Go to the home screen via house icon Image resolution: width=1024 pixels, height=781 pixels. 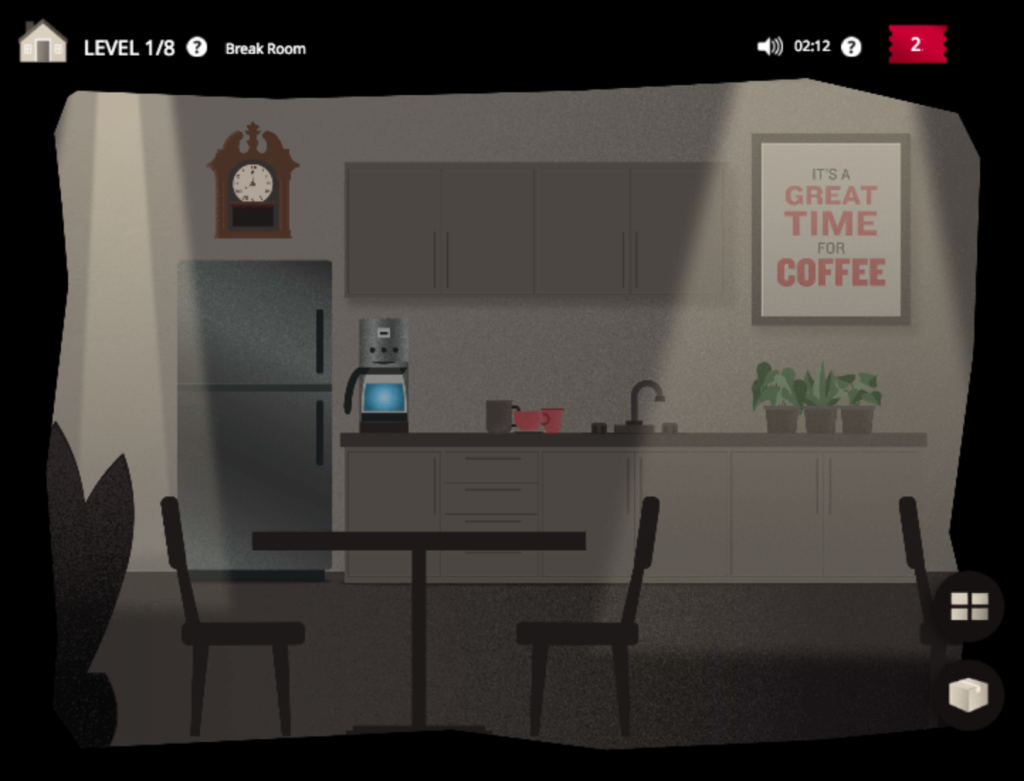click(42, 42)
